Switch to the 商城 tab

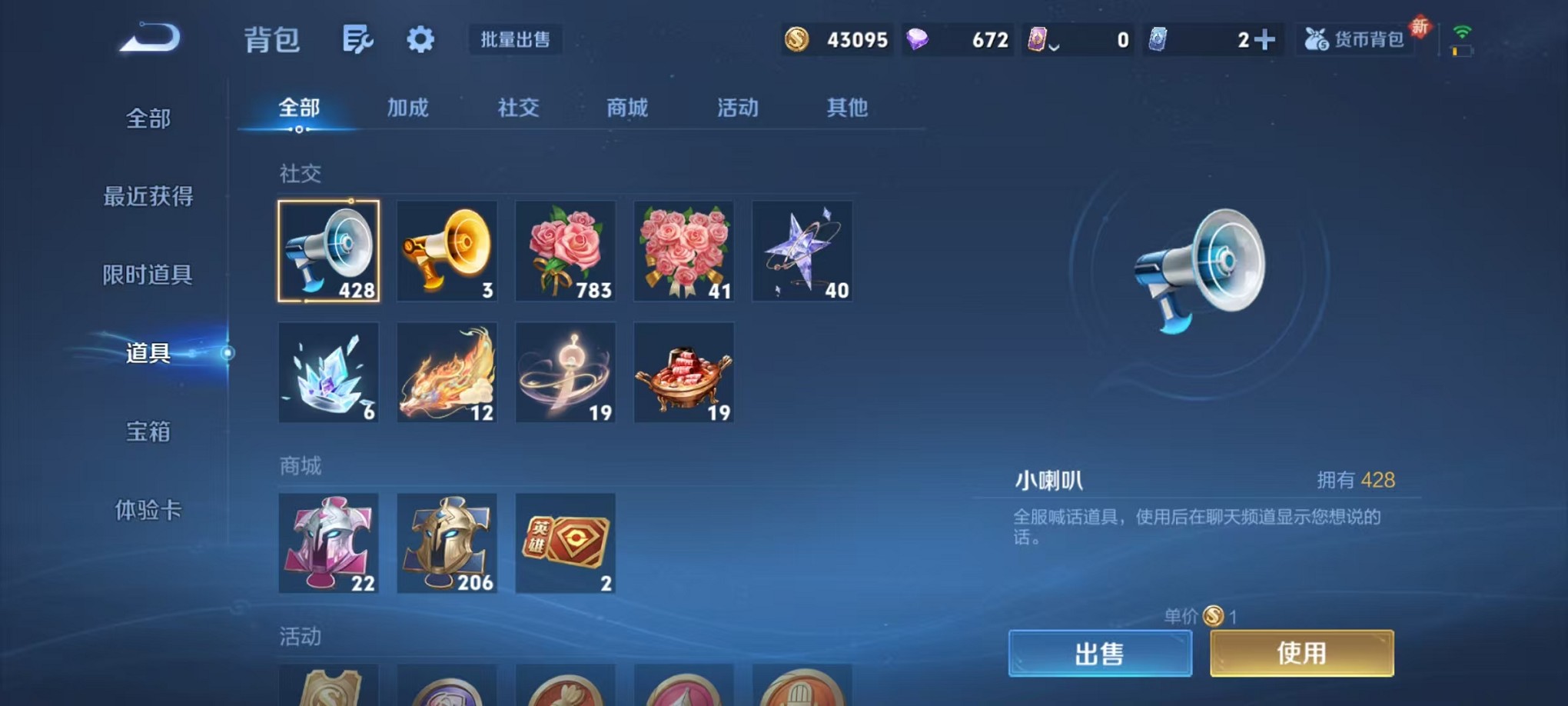[x=626, y=108]
